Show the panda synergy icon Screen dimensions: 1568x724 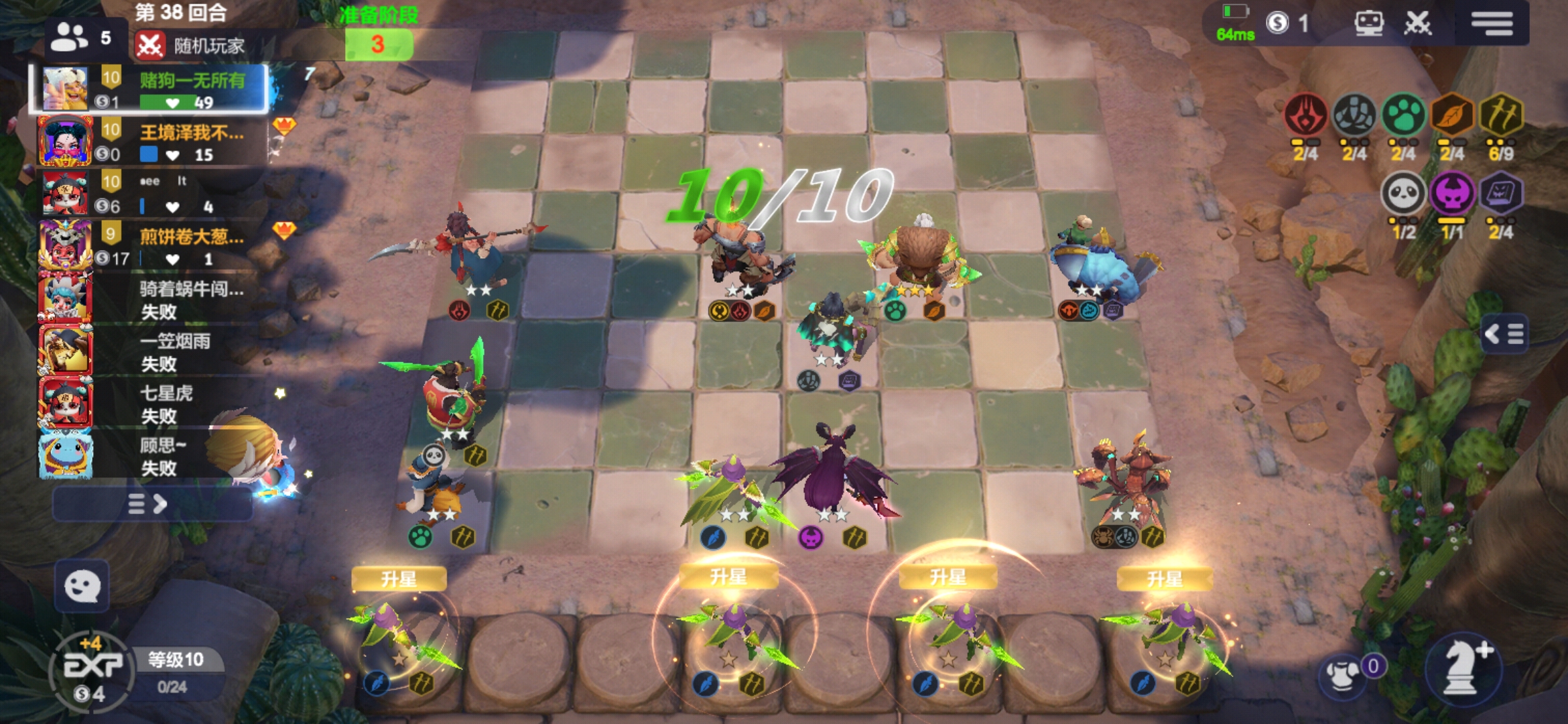(1403, 194)
